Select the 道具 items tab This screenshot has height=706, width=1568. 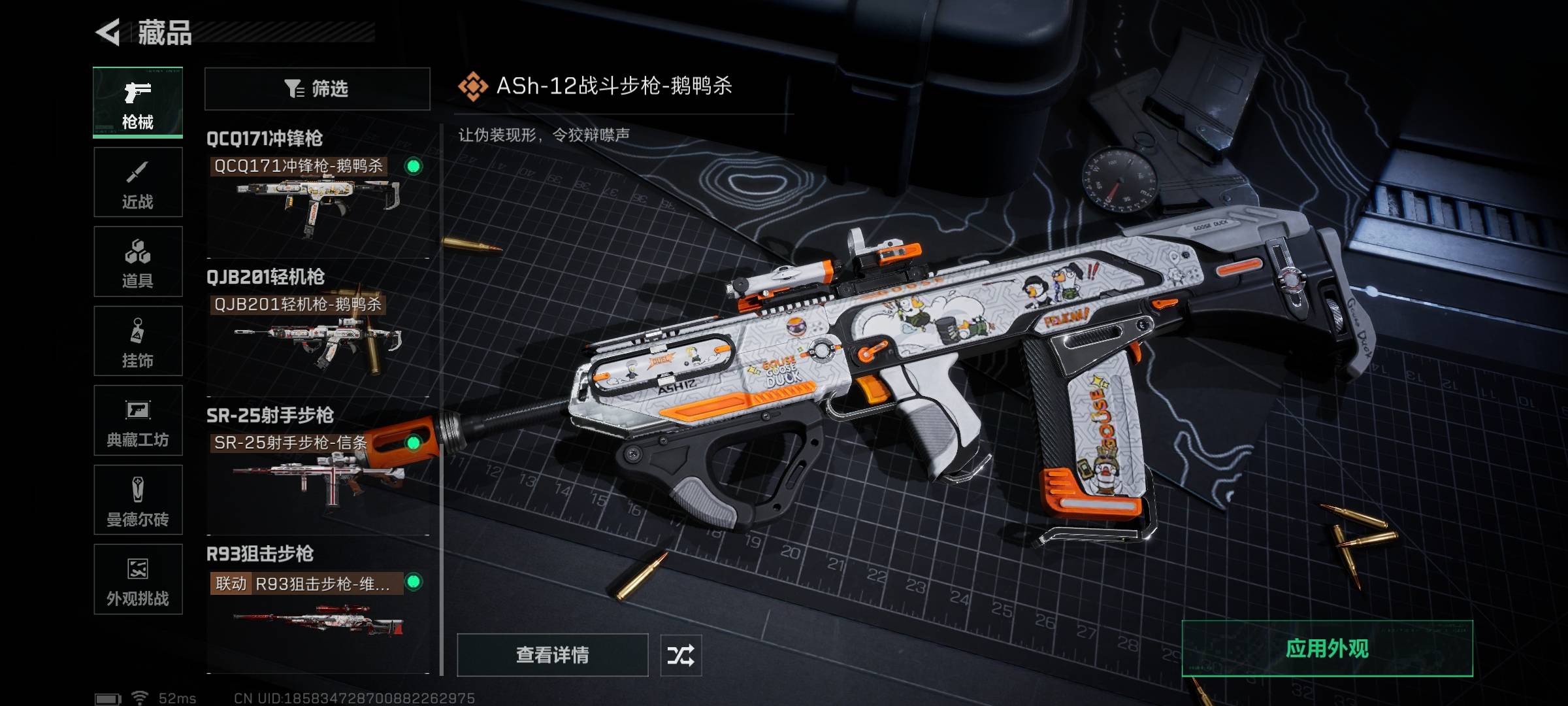point(138,261)
